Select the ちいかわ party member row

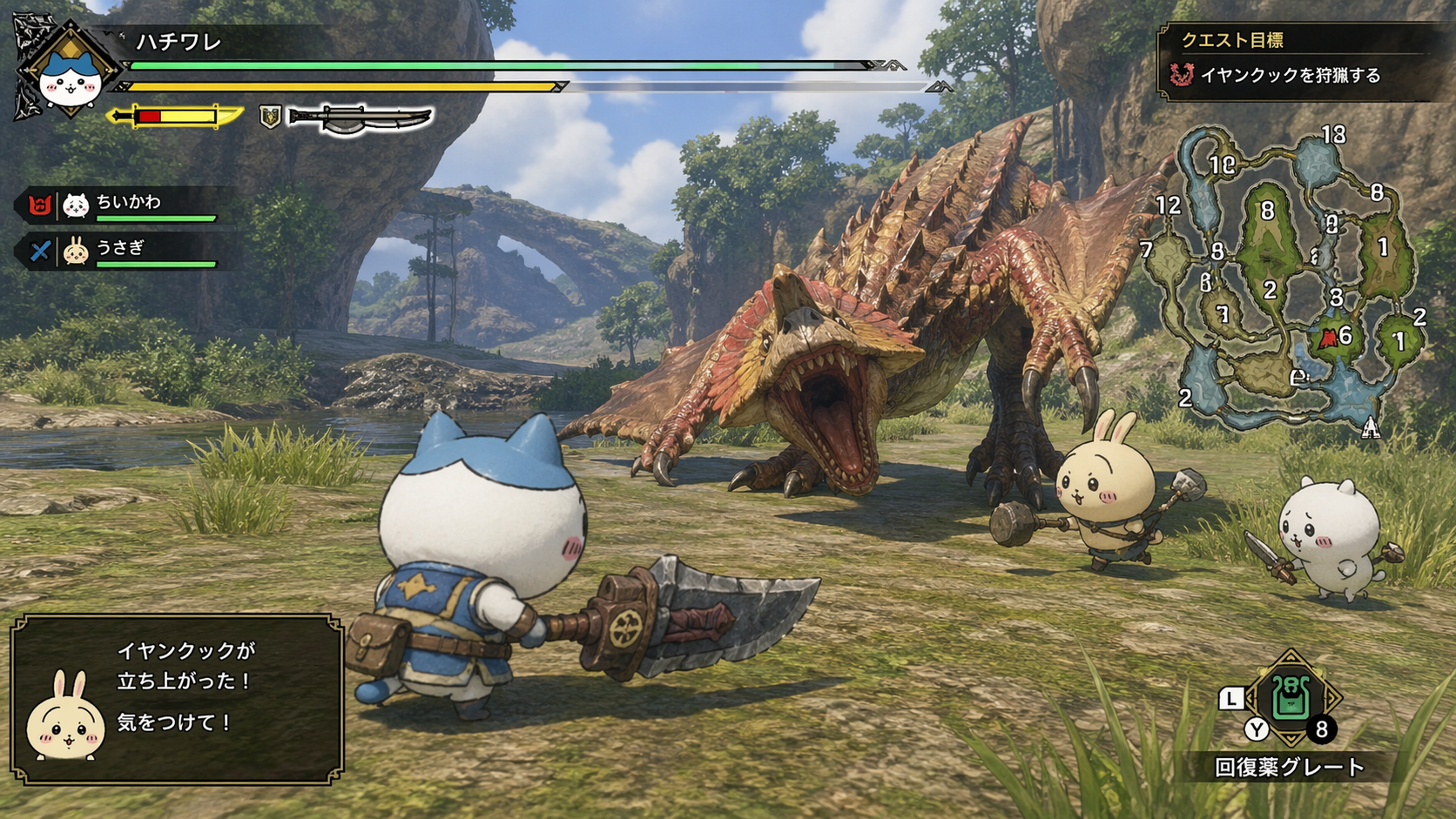(x=122, y=205)
